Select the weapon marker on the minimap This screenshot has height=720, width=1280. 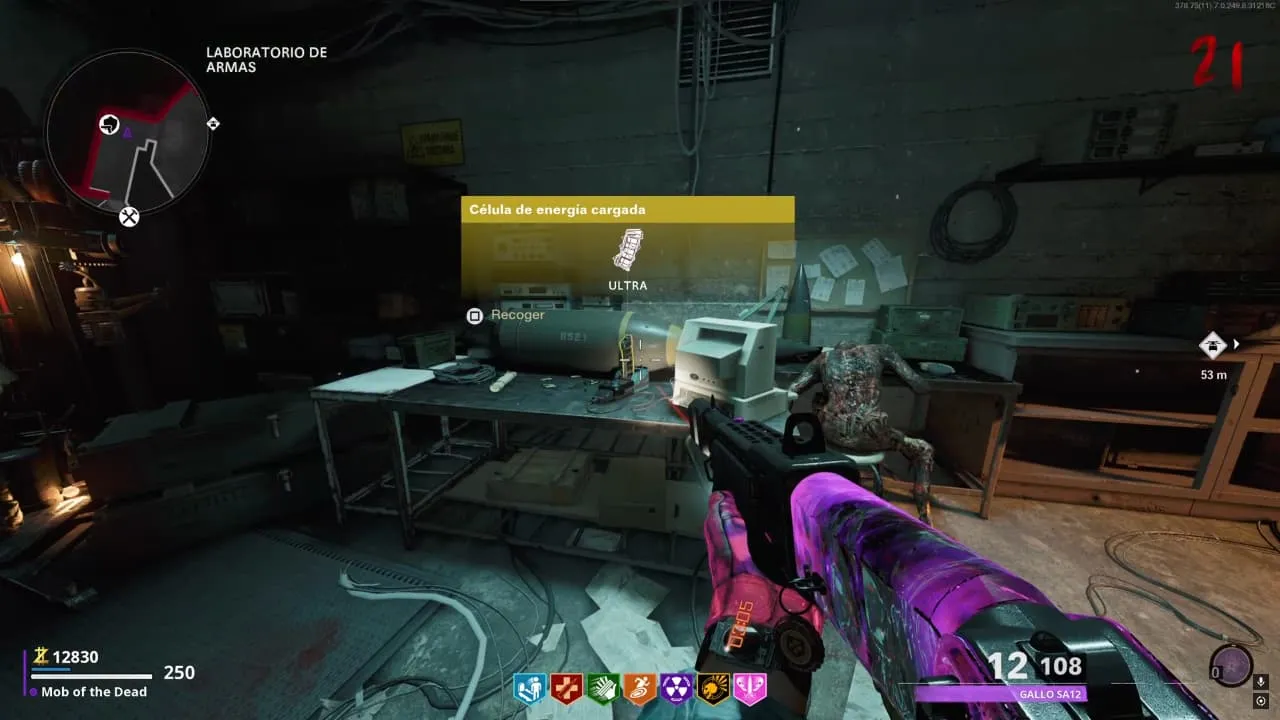coord(109,124)
